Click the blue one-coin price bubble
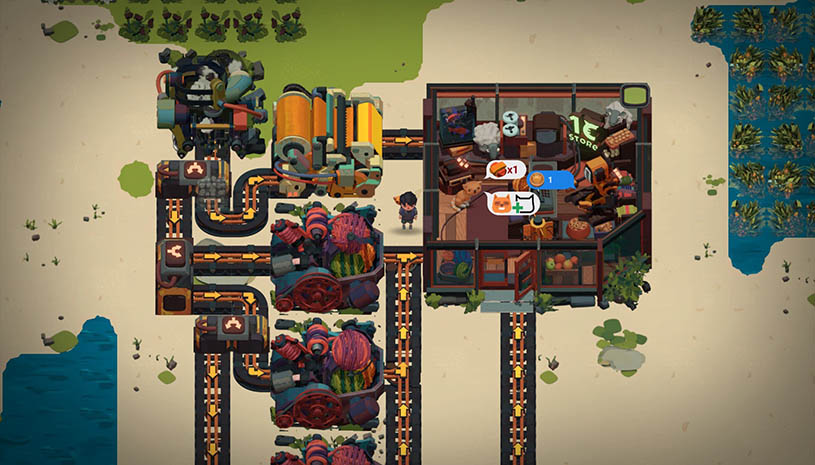Screen dimensions: 815x465 [x=549, y=180]
